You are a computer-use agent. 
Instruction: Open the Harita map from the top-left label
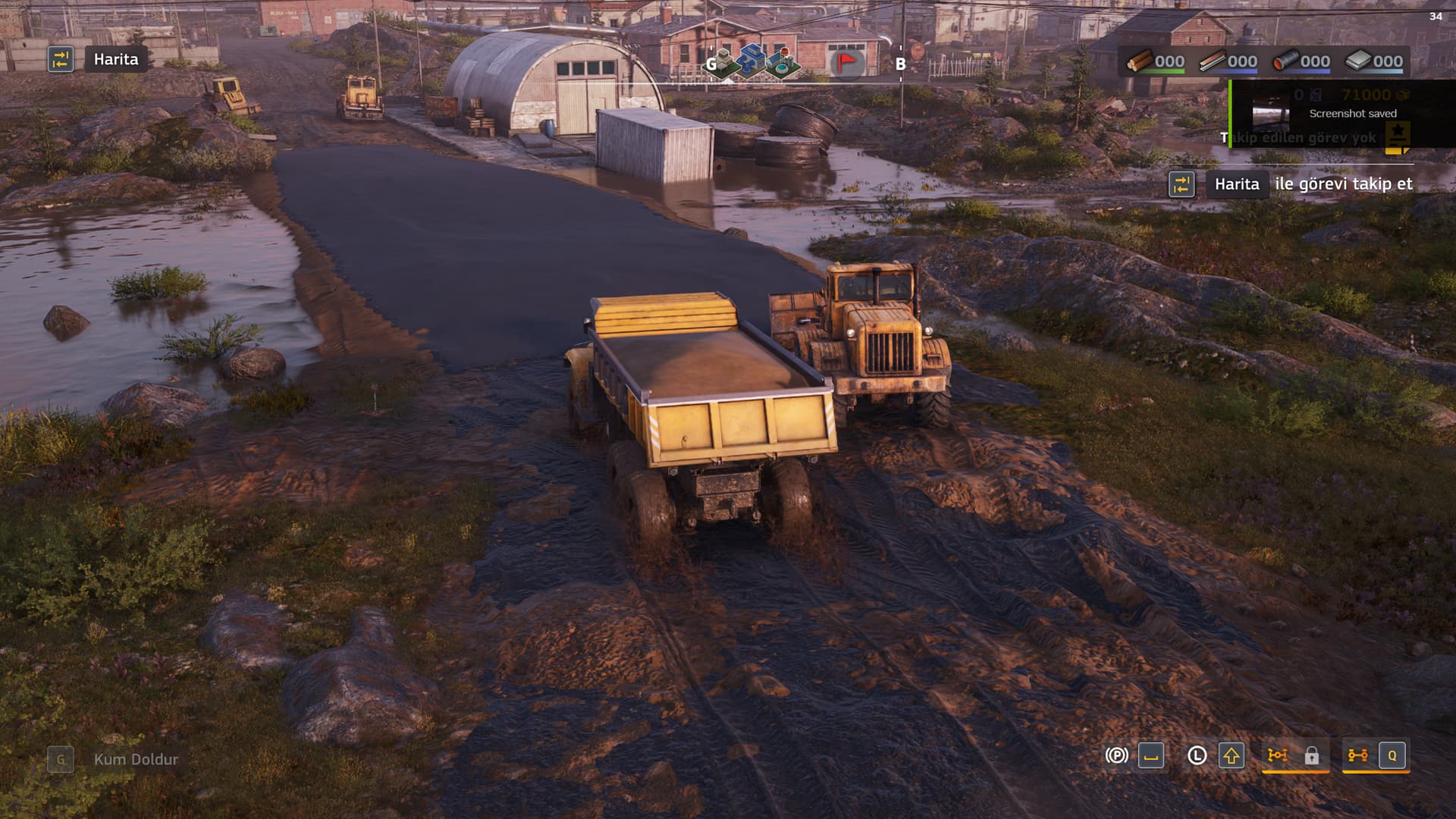[x=115, y=59]
